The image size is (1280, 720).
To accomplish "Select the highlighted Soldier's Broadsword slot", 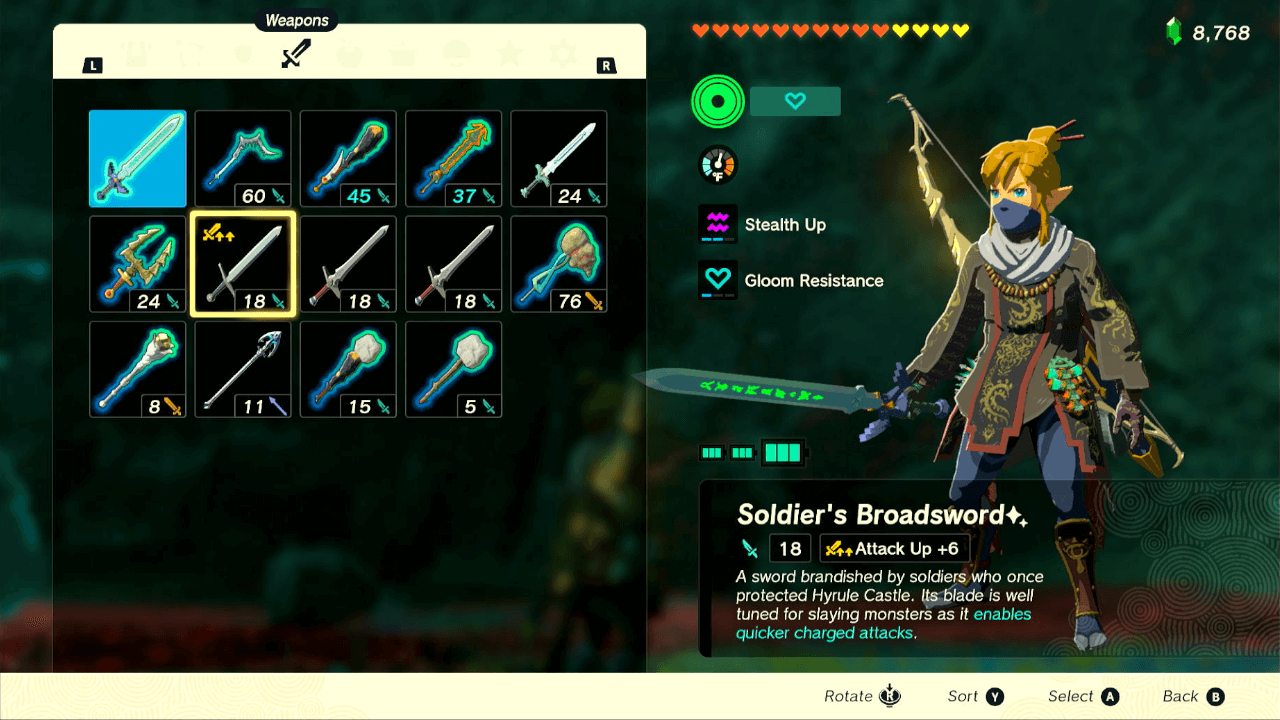I will coord(243,264).
